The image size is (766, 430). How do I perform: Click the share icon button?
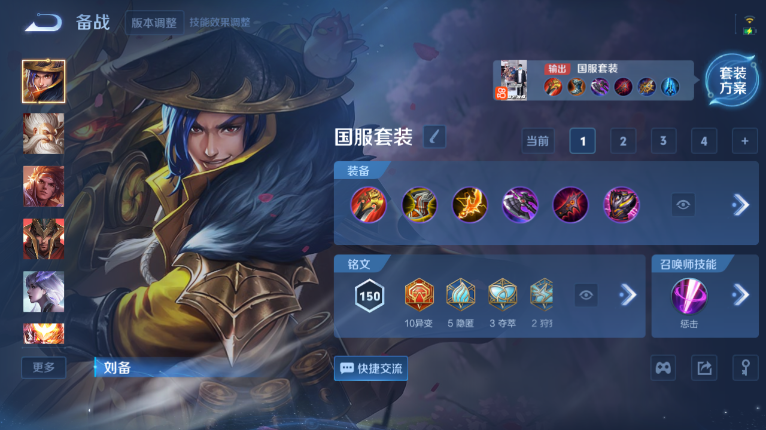[704, 368]
